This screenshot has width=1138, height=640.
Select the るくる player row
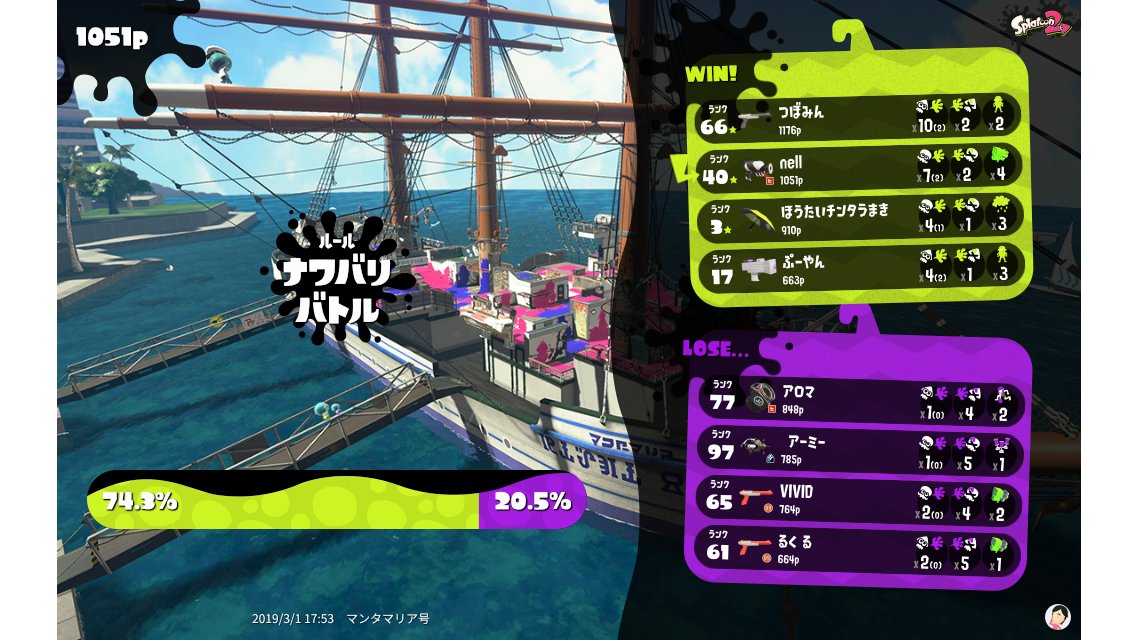click(858, 551)
